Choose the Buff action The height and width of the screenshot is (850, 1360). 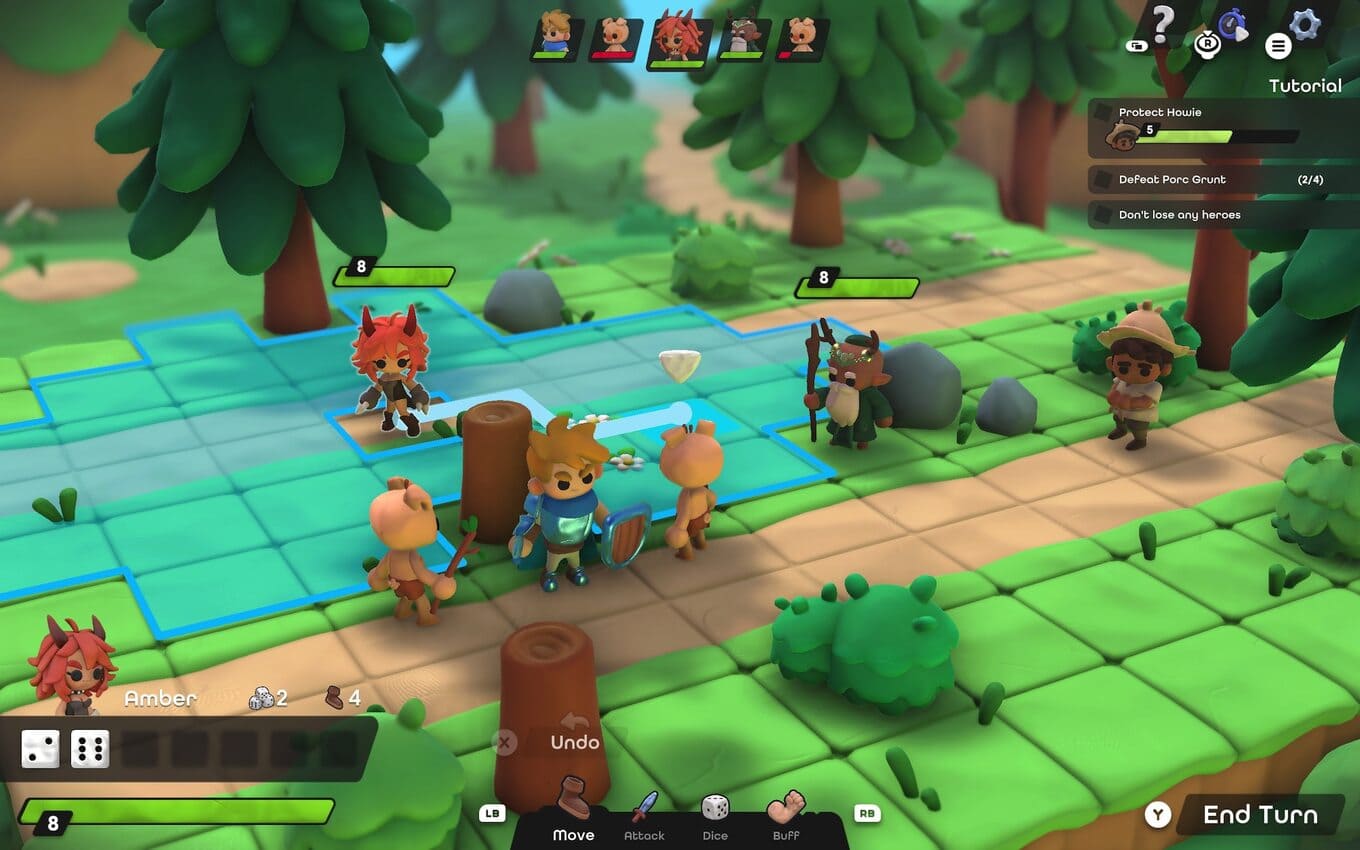pos(786,814)
